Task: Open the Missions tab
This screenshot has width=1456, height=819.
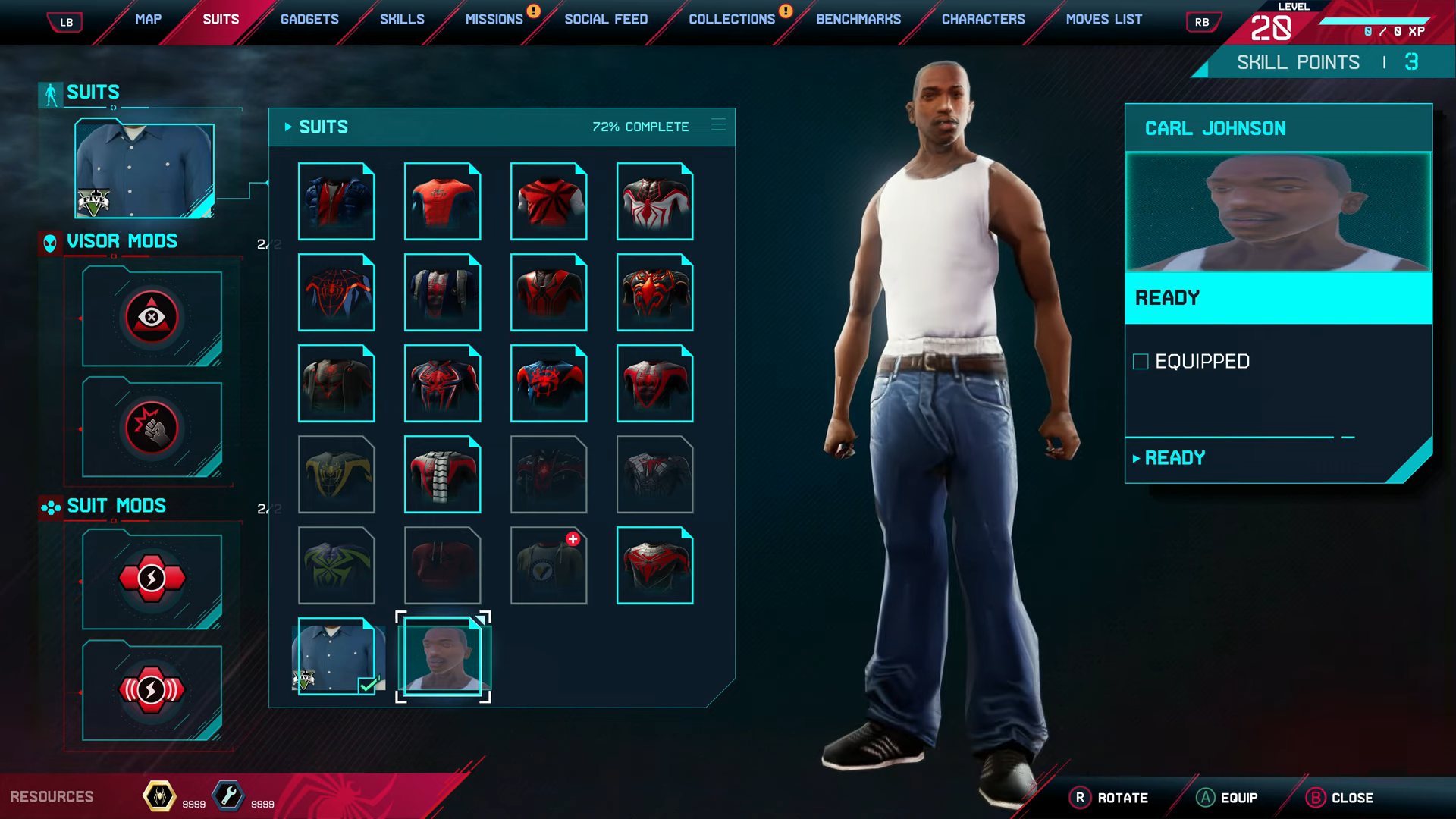Action: click(x=494, y=19)
